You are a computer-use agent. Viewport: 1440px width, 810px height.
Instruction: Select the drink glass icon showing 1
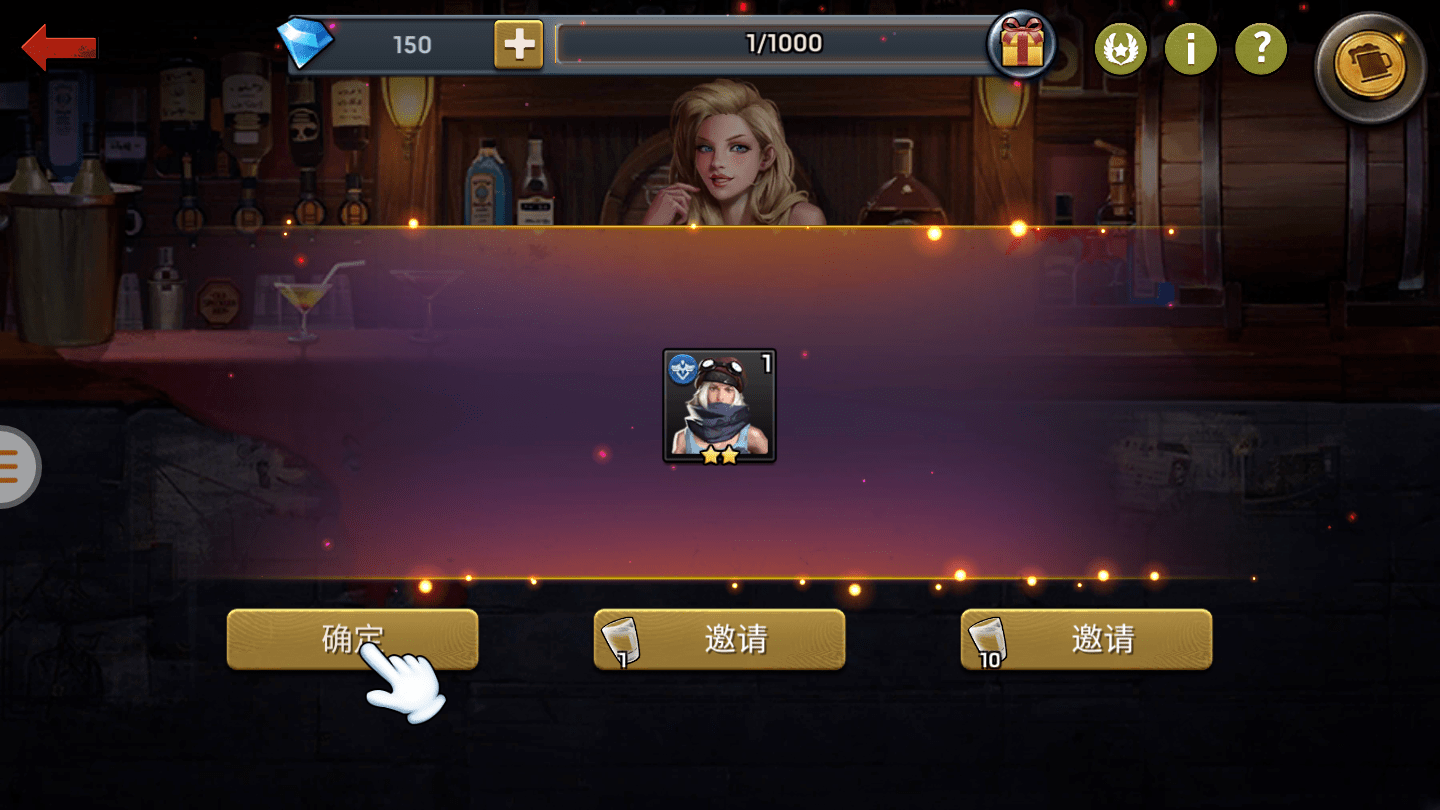click(x=621, y=640)
